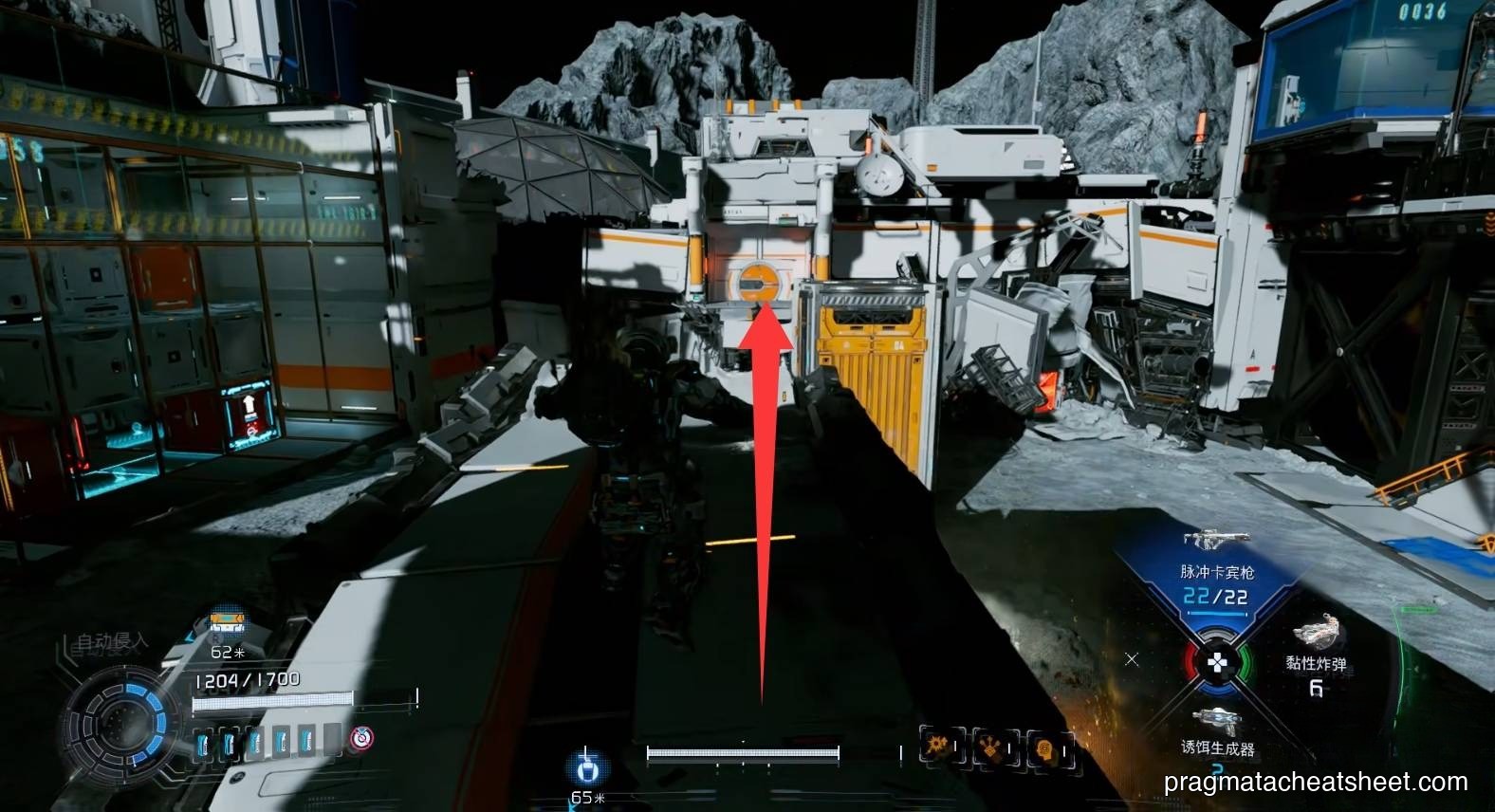The width and height of the screenshot is (1495, 812).
Task: Choose the Sticky Bomb weapon slot
Action: (1316, 654)
